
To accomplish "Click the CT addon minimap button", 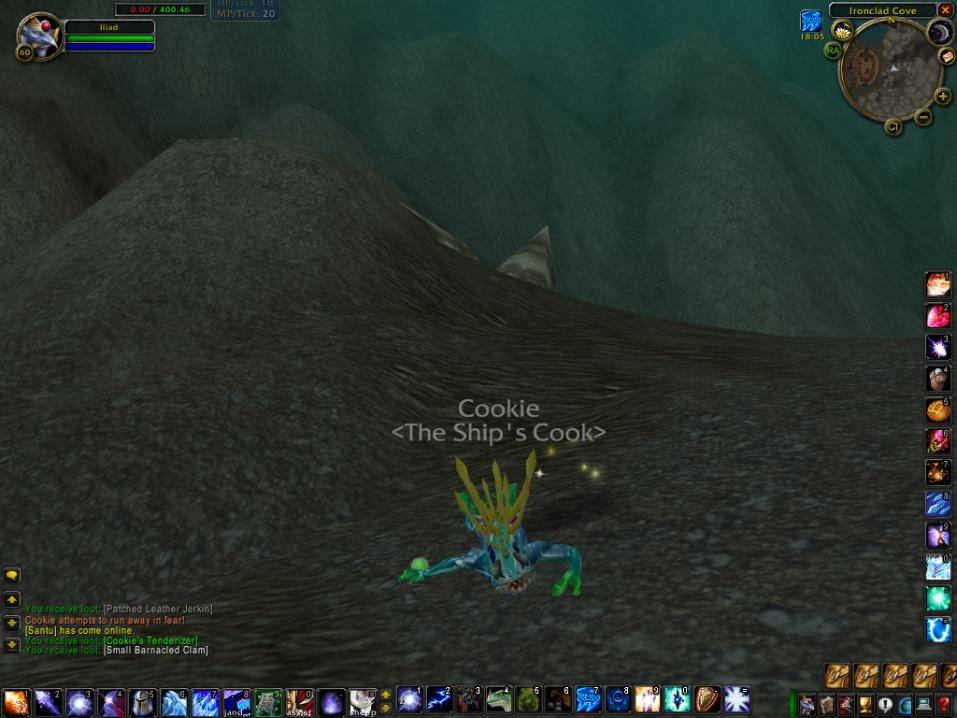I will click(893, 127).
